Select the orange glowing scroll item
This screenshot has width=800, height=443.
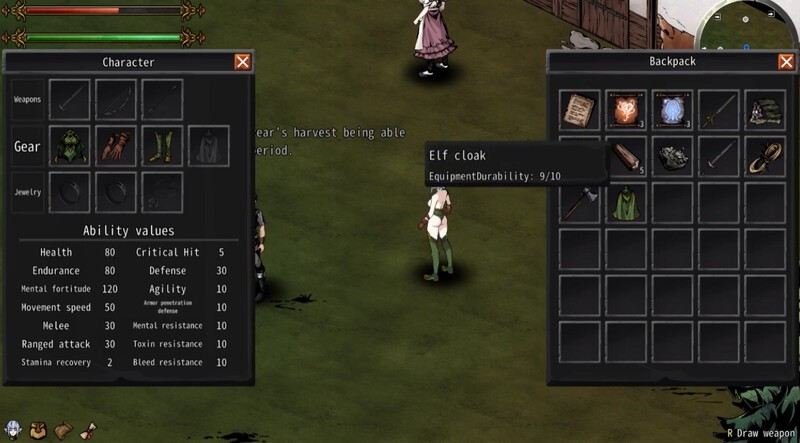626,110
